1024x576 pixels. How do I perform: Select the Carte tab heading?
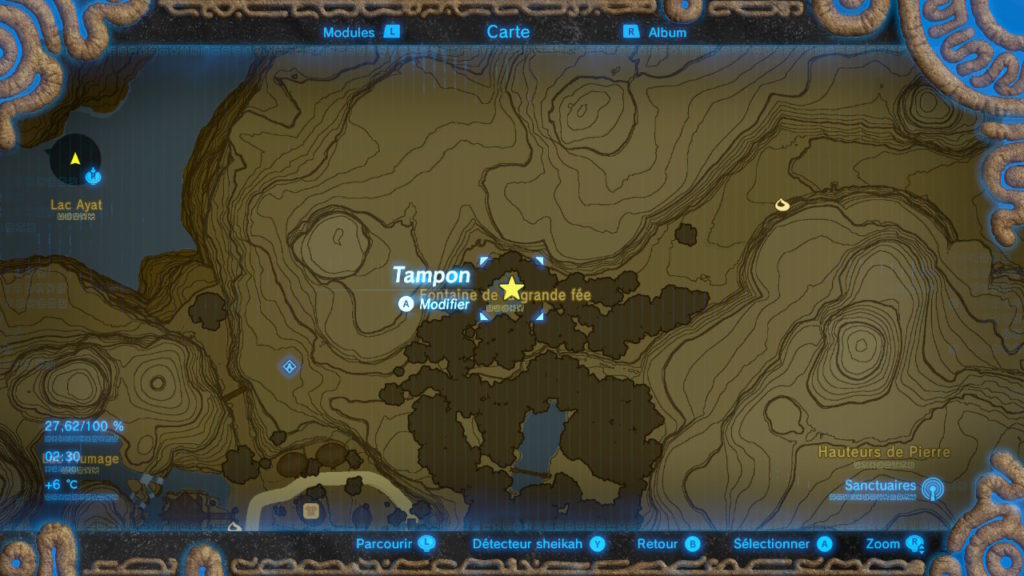click(508, 32)
